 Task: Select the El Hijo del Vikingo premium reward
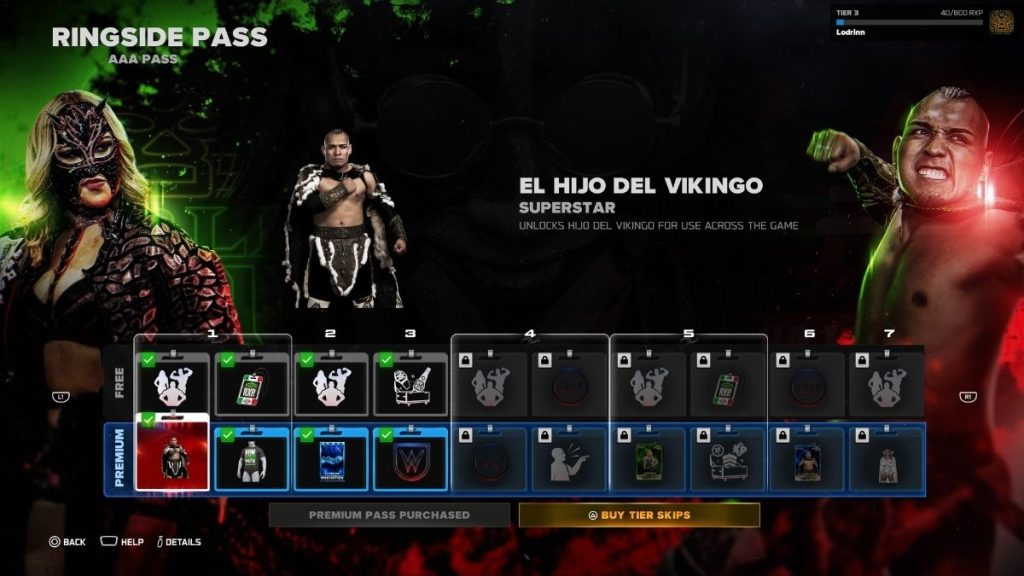click(172, 458)
